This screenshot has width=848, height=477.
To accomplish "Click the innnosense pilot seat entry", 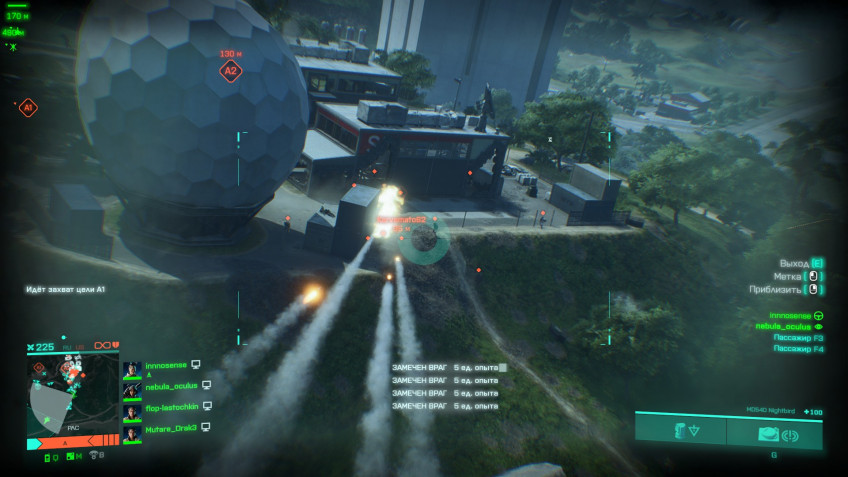I will [x=790, y=315].
